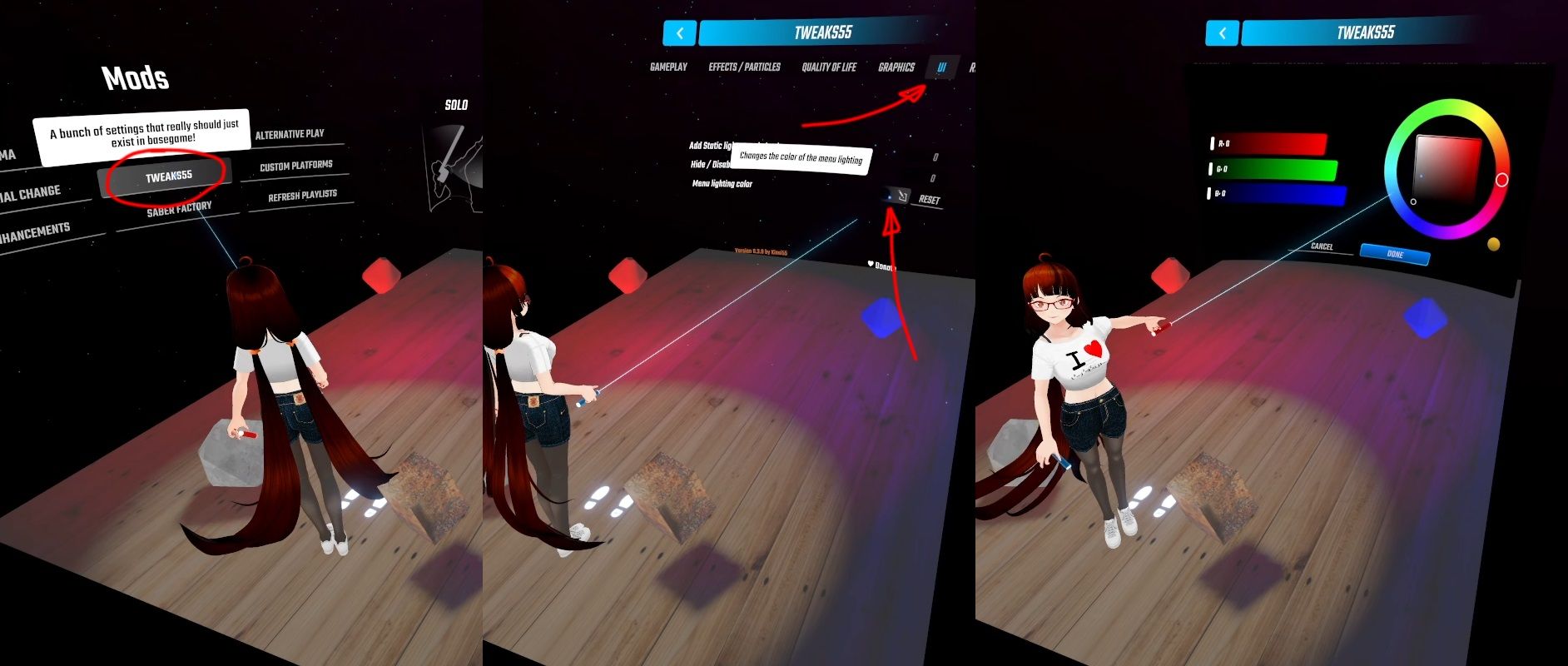Switch to the EFFECTS / PARTICLES tab
Viewport: 1568px width, 666px height.
(745, 67)
